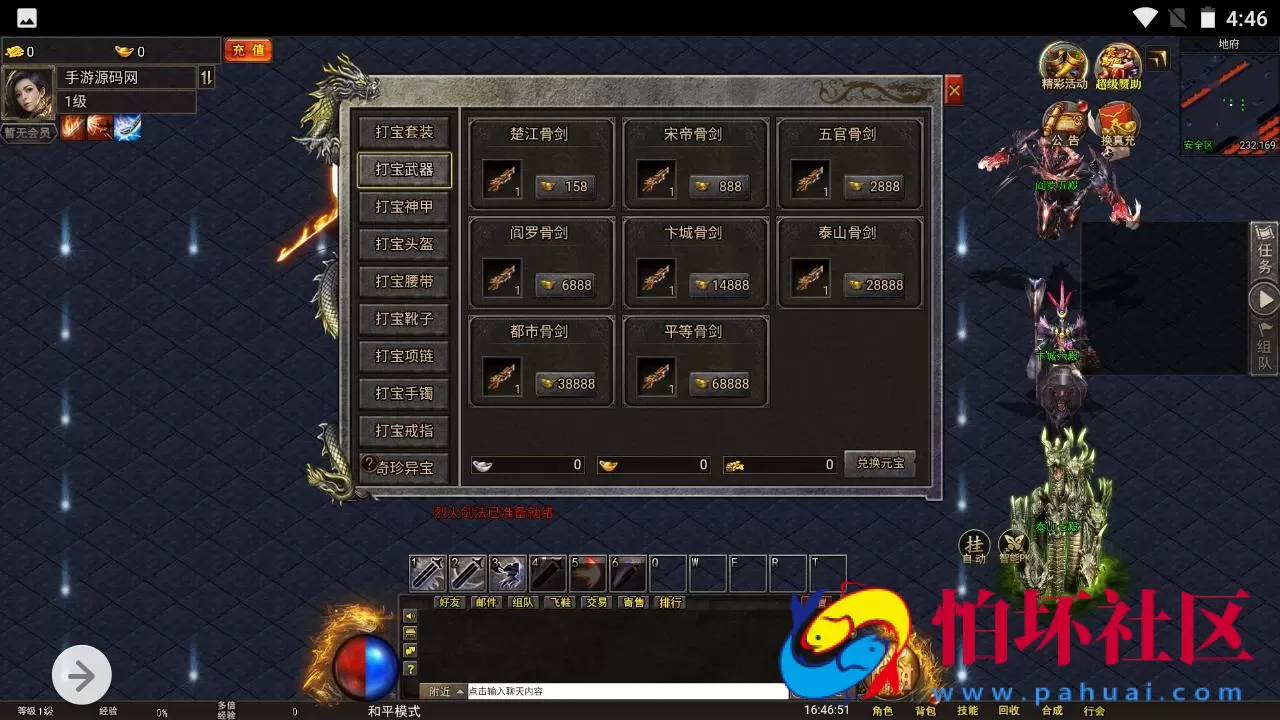Image resolution: width=1280 pixels, height=720 pixels.
Task: Mute chat with the speaker icon
Action: pos(410,615)
